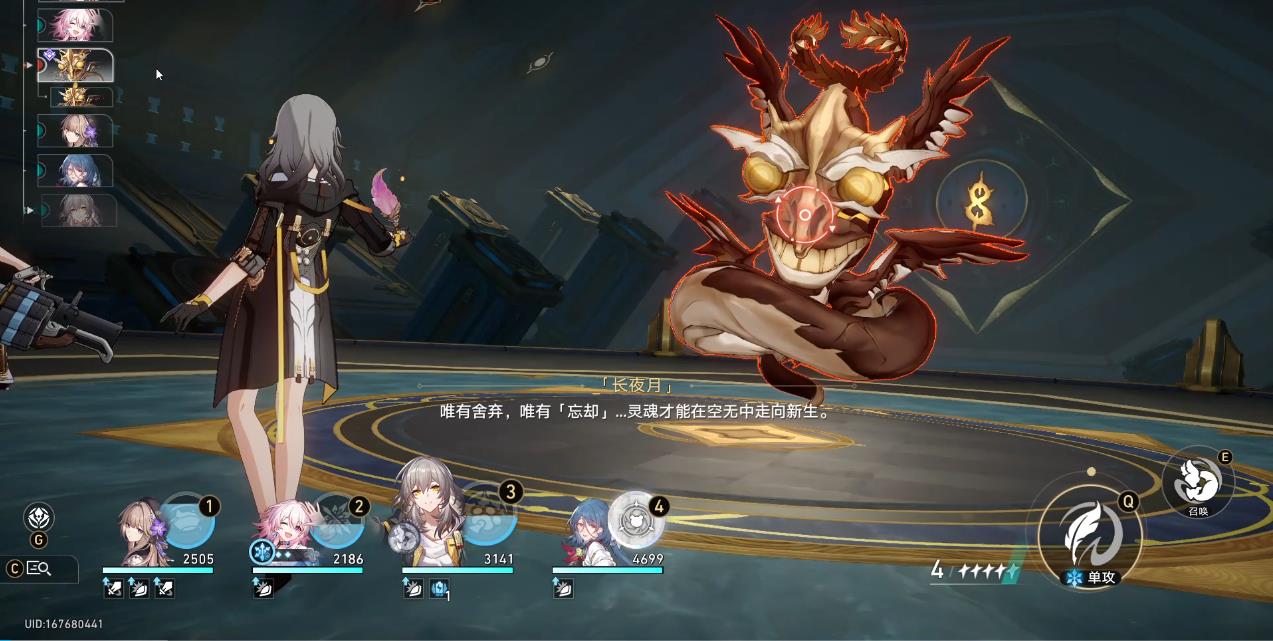Open the battle details magnifier list button
The image size is (1273, 641).
coord(40,569)
